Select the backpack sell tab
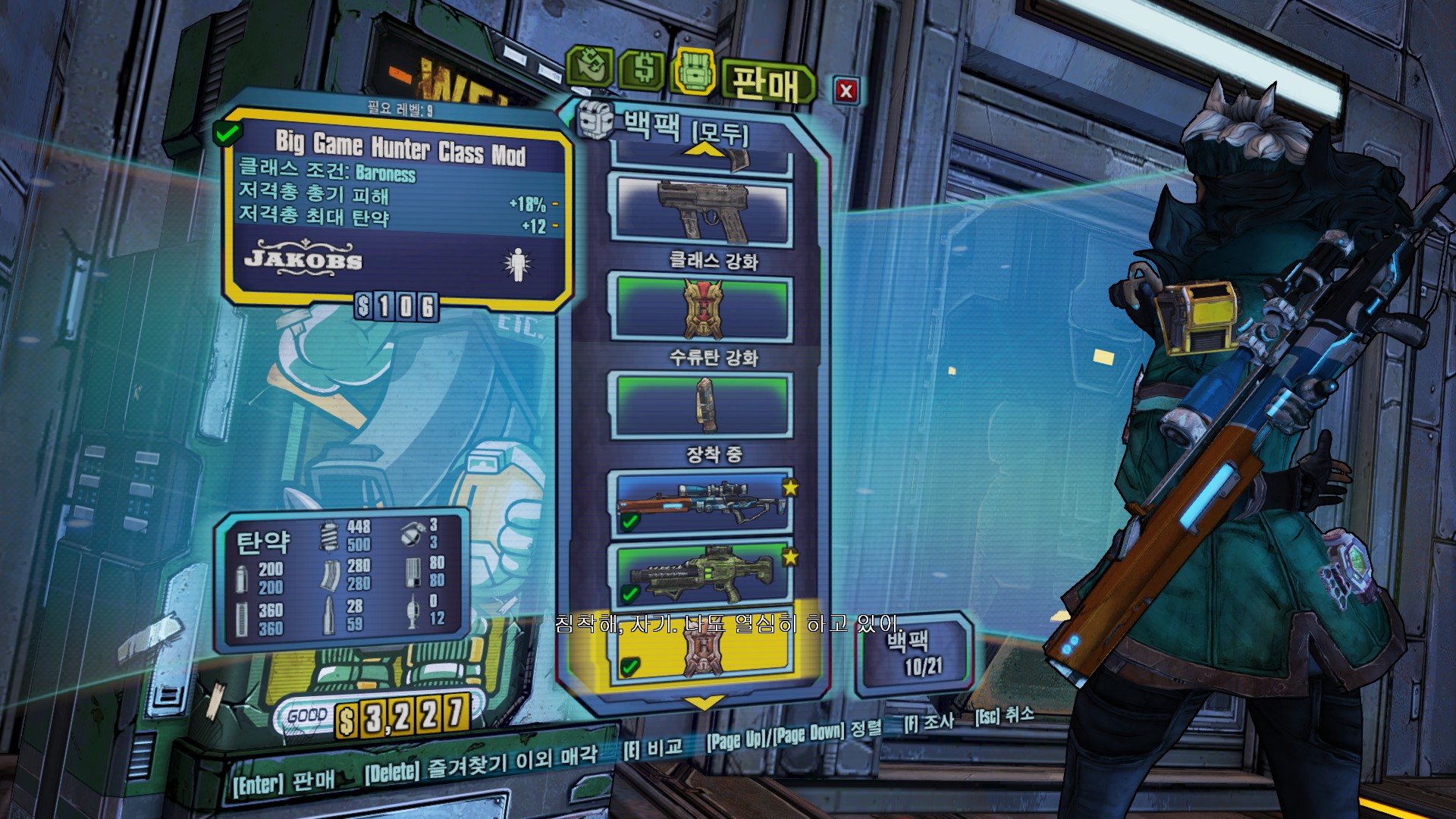This screenshot has width=1456, height=819. (x=692, y=72)
